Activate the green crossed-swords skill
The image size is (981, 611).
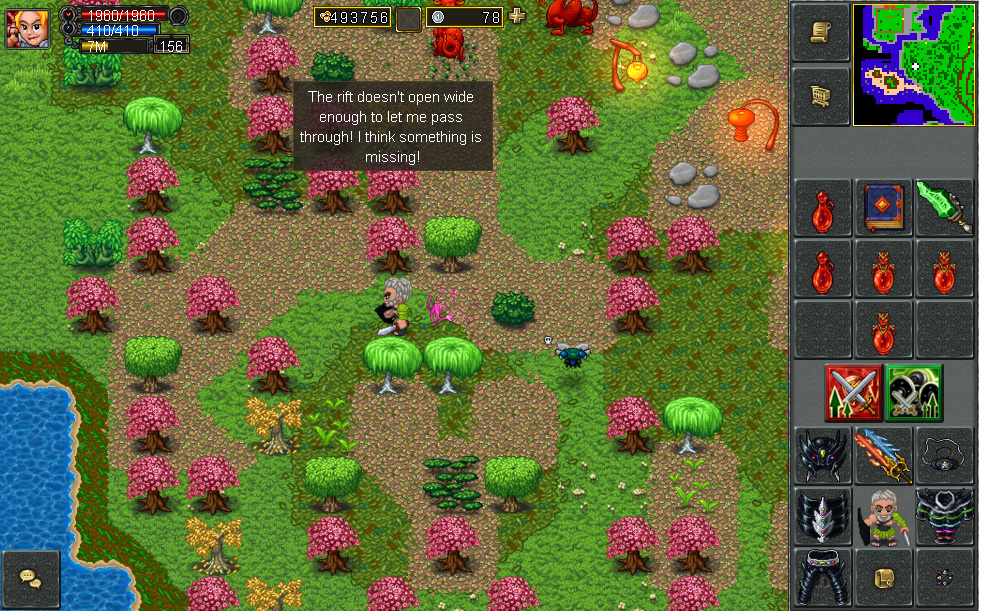click(914, 392)
